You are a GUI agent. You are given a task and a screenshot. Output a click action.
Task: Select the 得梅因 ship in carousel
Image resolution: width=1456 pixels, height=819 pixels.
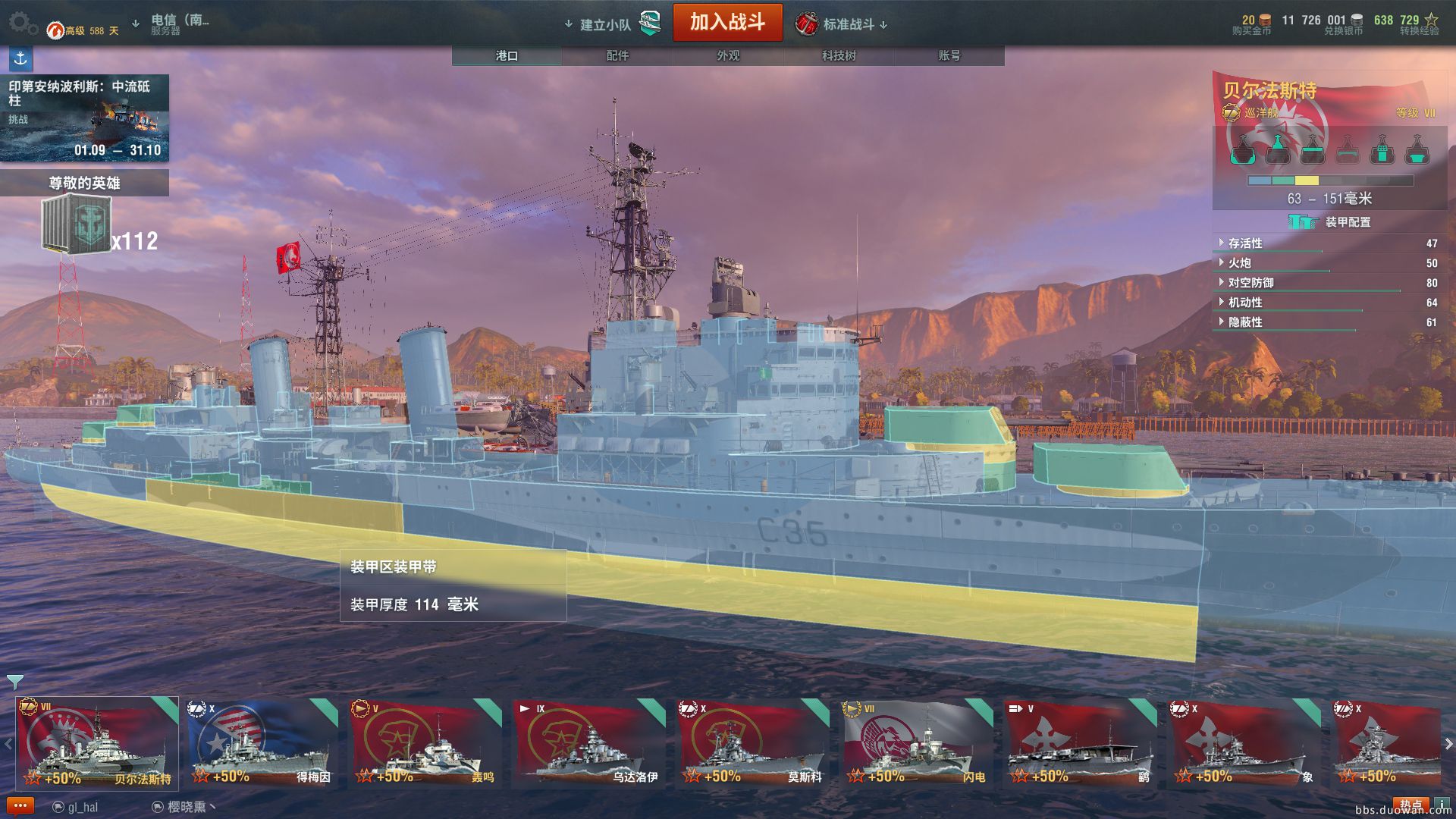[x=262, y=743]
